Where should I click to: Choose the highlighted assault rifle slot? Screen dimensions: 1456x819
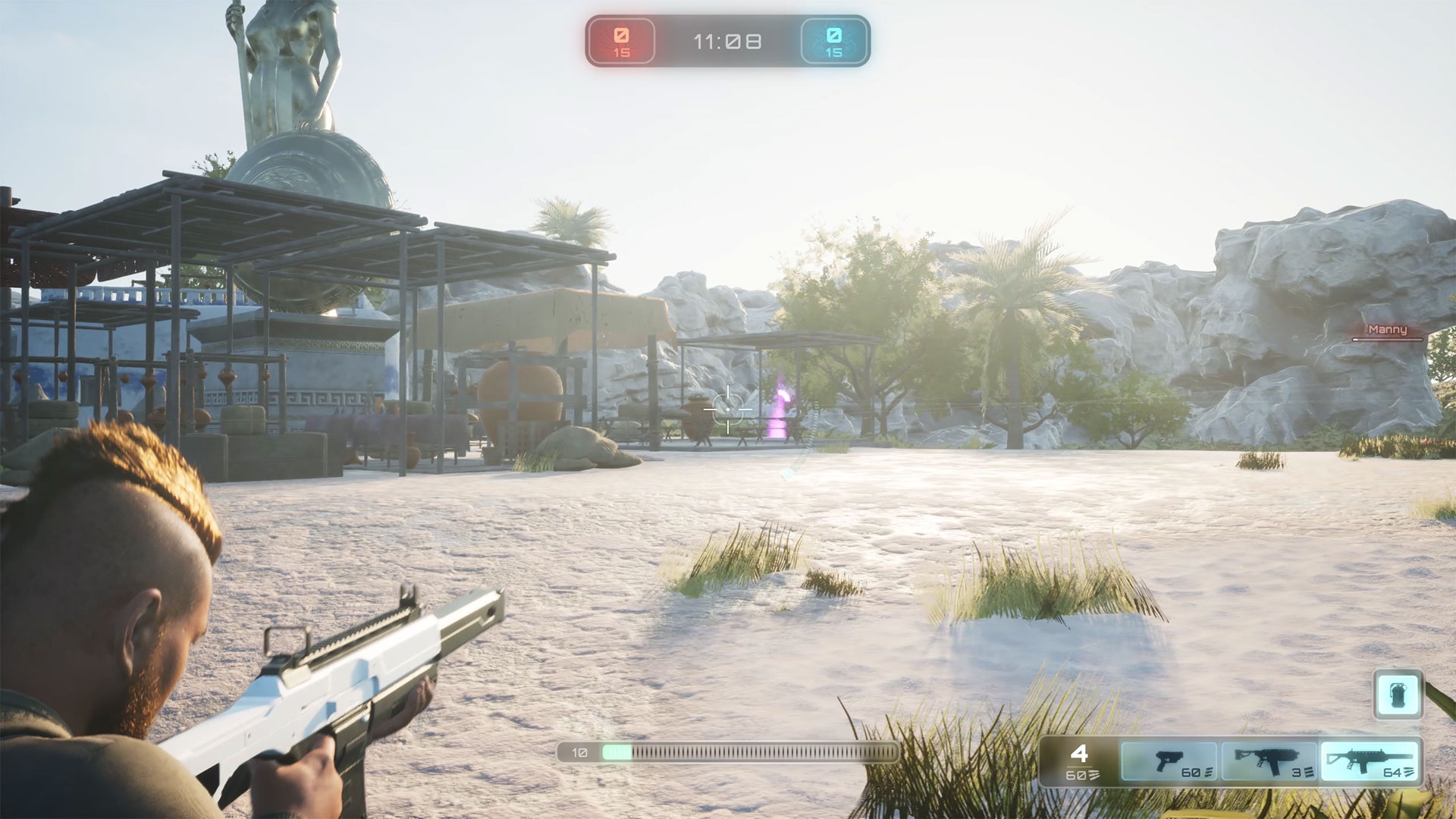click(x=1369, y=761)
